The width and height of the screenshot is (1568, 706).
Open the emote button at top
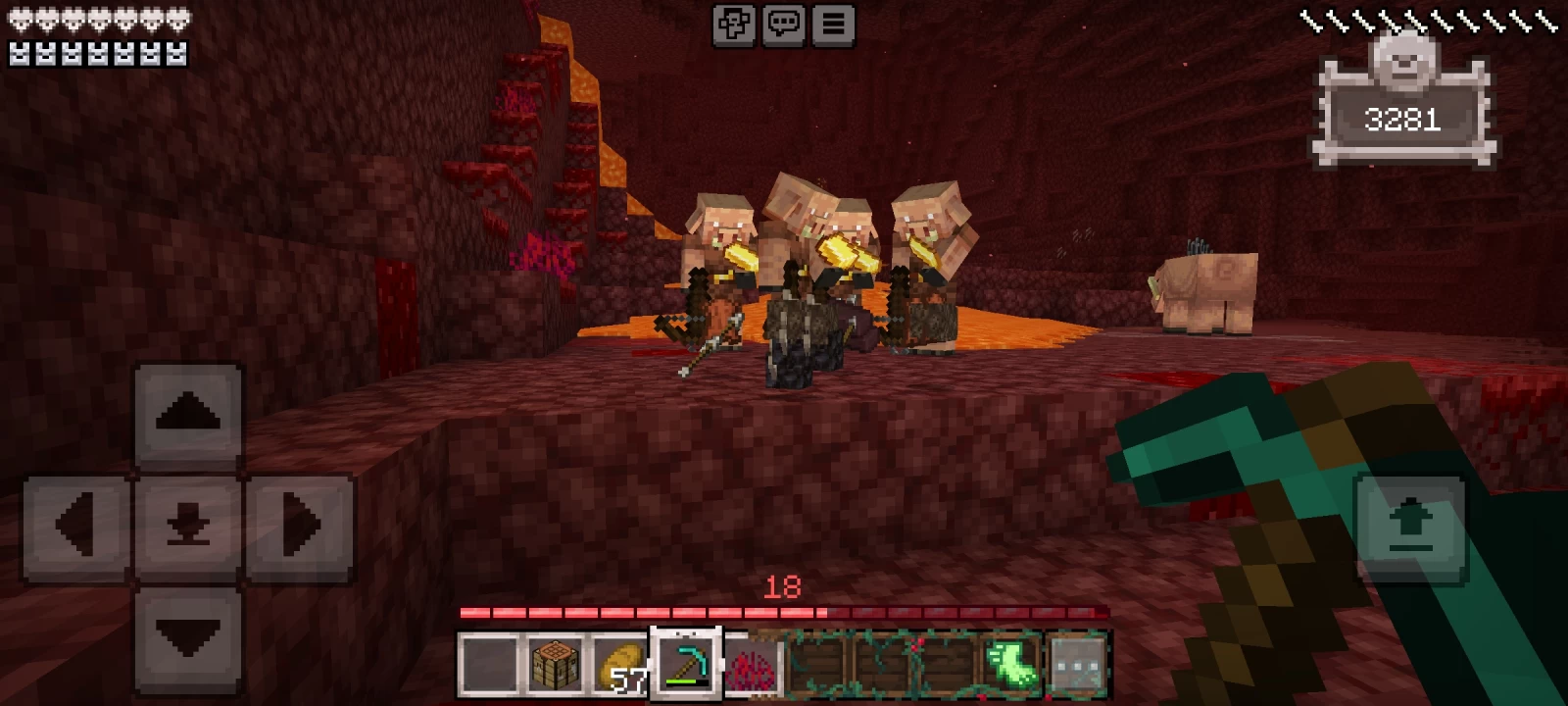pos(734,25)
